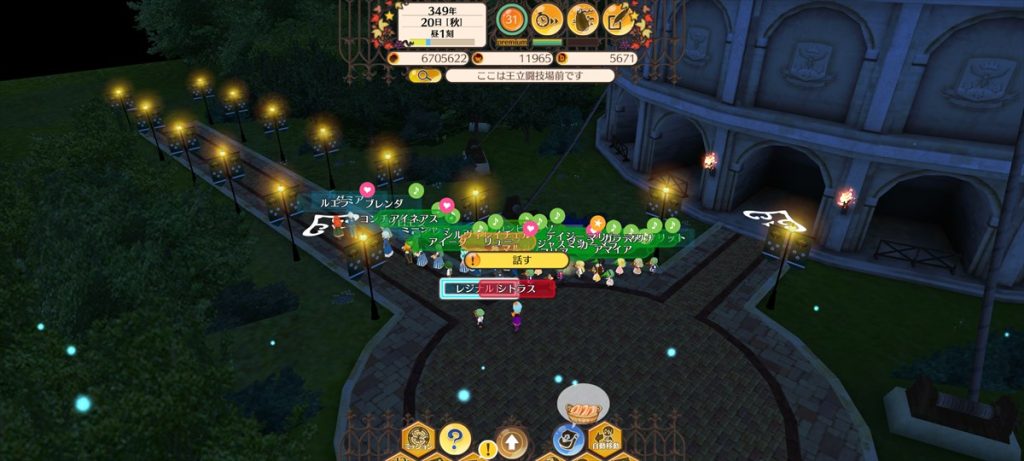
Task: Click the white up-arrow round button
Action: click(x=512, y=440)
